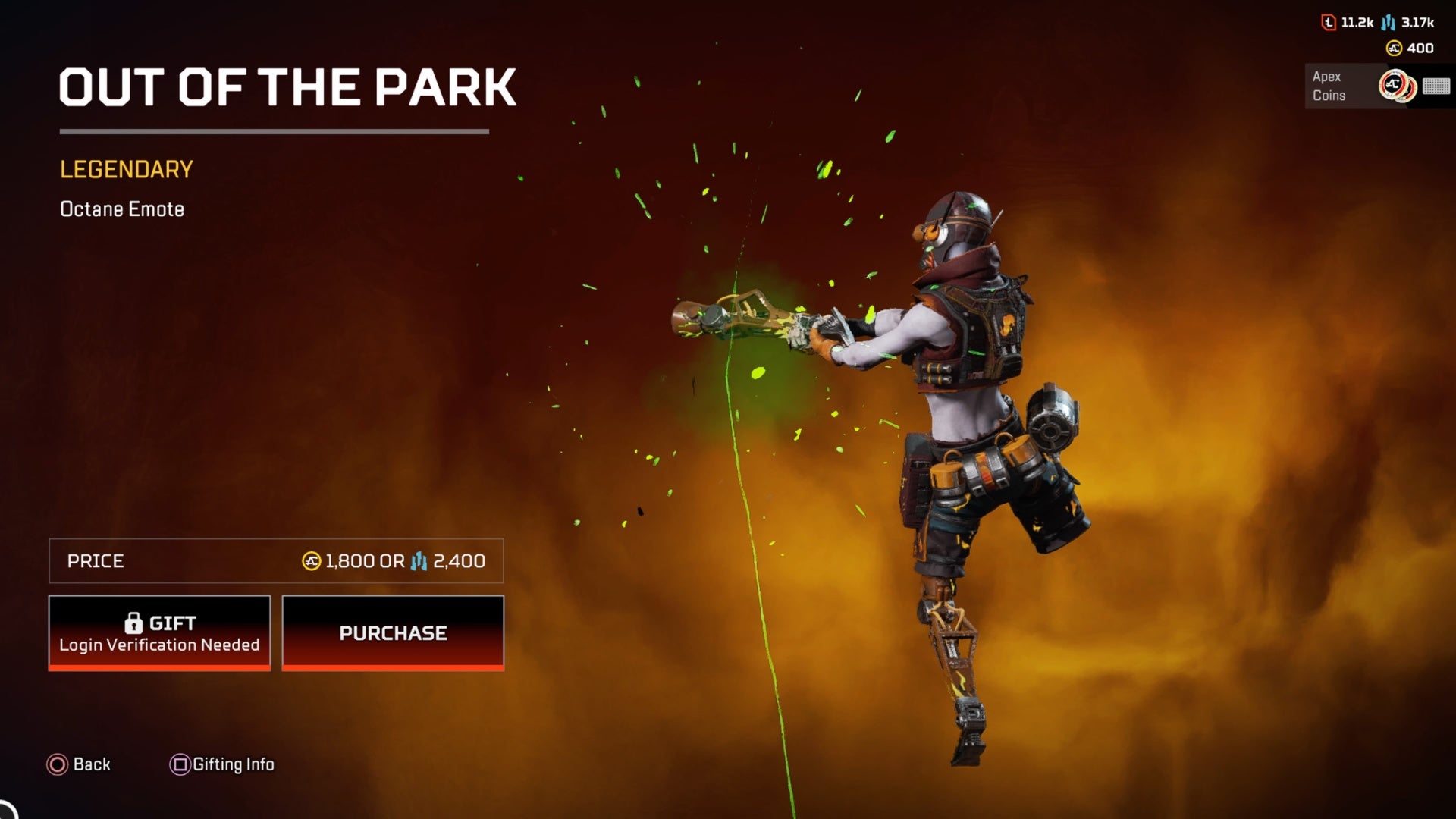This screenshot has width=1456, height=819.
Task: Click the Apex Coins icon showing 400
Action: click(1392, 49)
